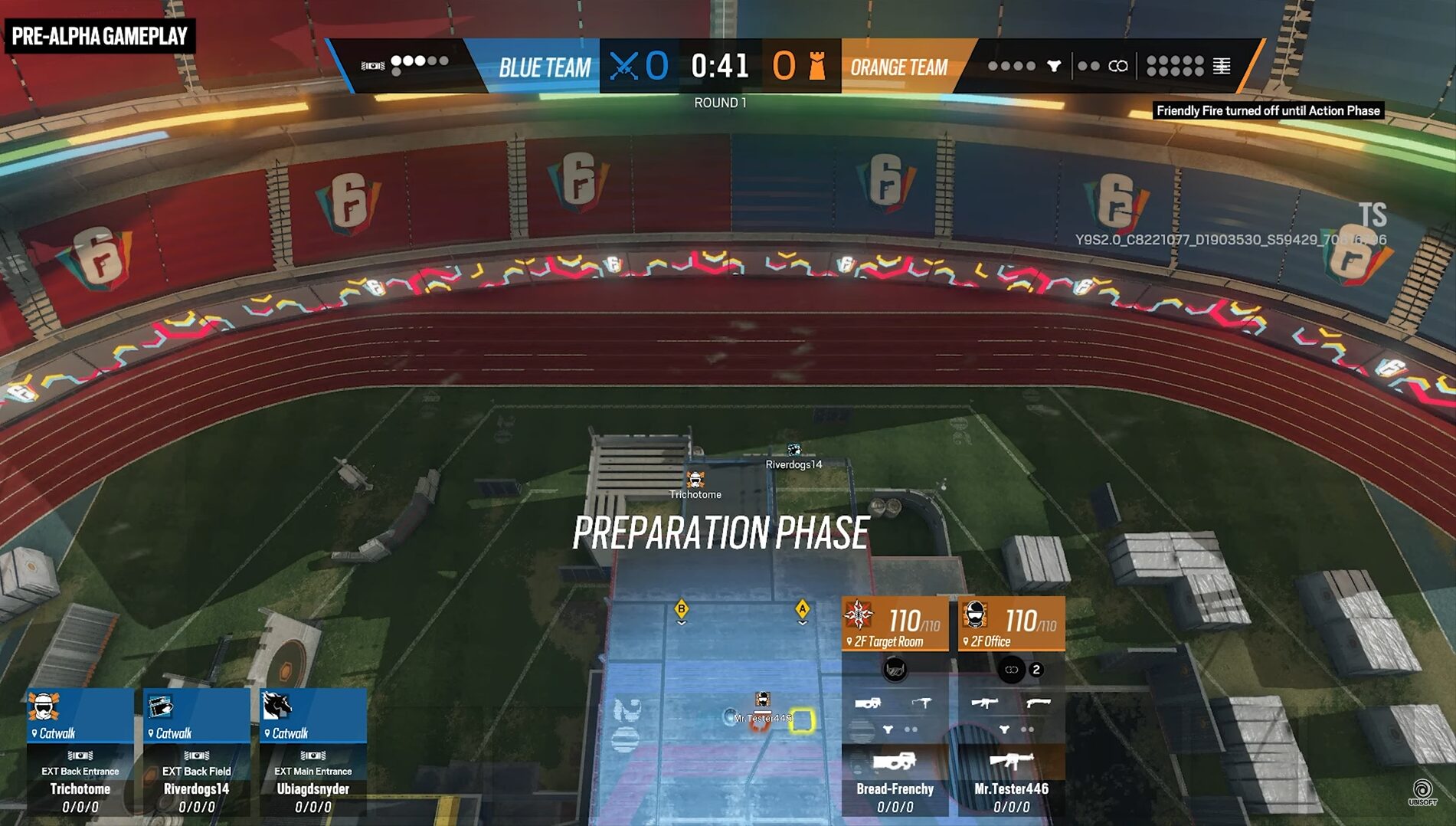Select Mr.Tester446's orange team card
This screenshot has width=1456, height=826.
pyautogui.click(x=1011, y=705)
